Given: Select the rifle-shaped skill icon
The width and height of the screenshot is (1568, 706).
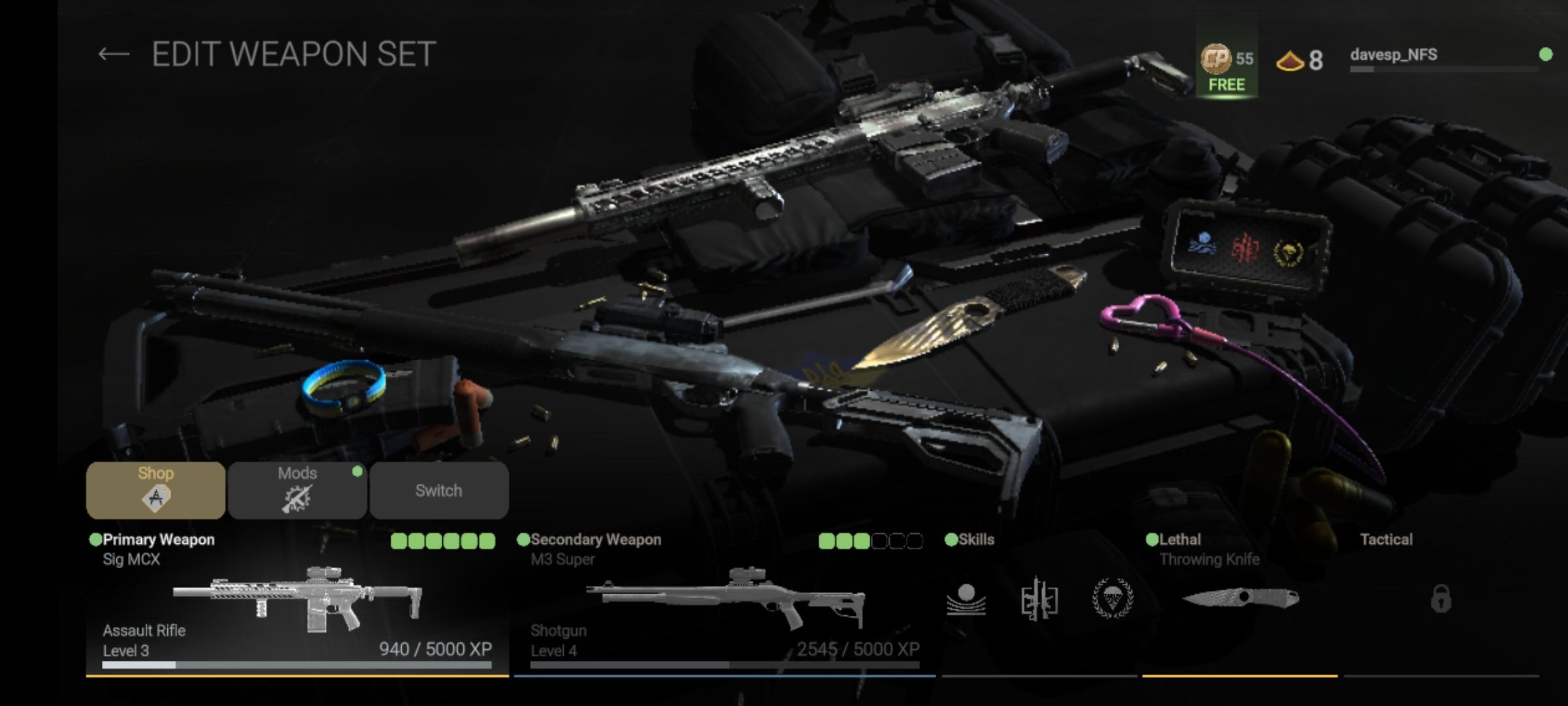Looking at the screenshot, I should point(1039,599).
